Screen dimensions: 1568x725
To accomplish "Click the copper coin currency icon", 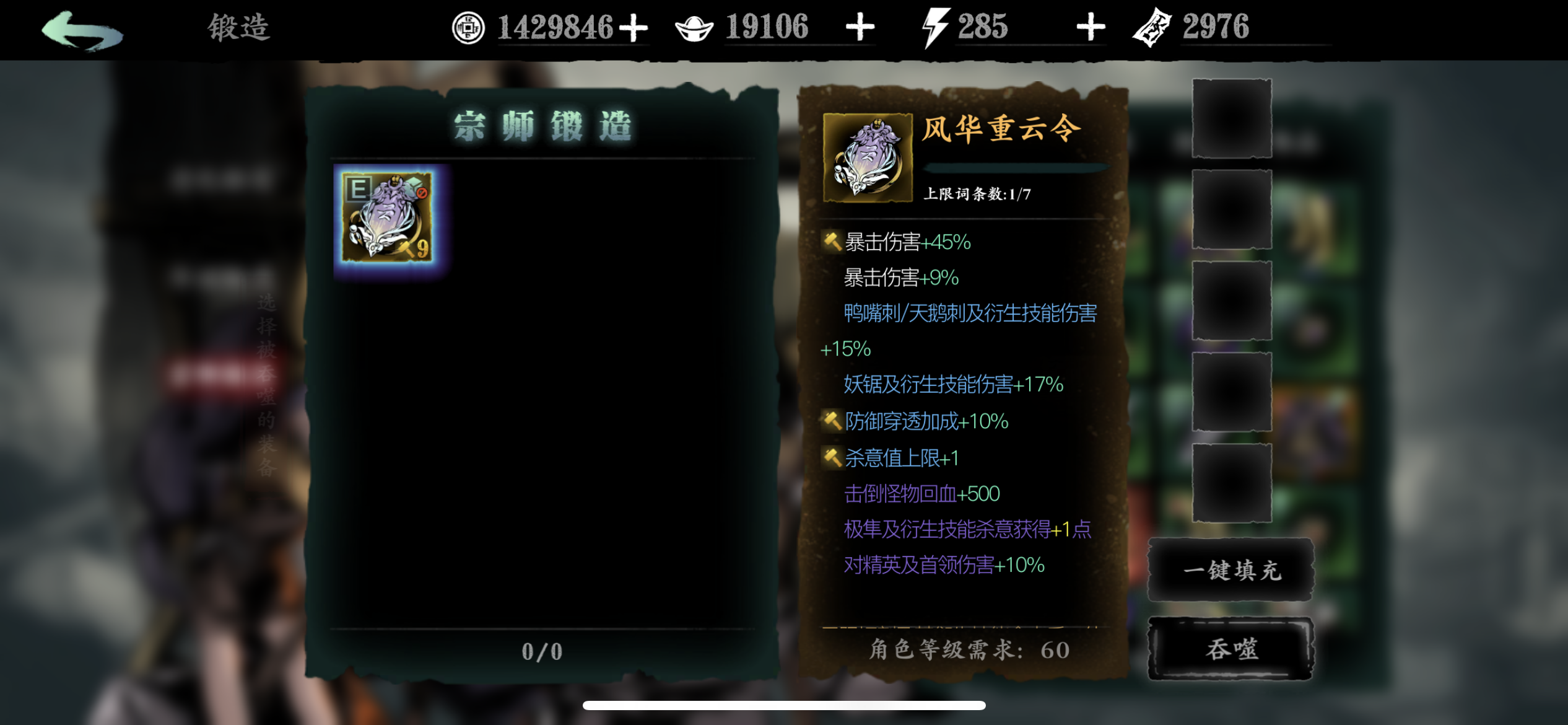I will pos(468,27).
